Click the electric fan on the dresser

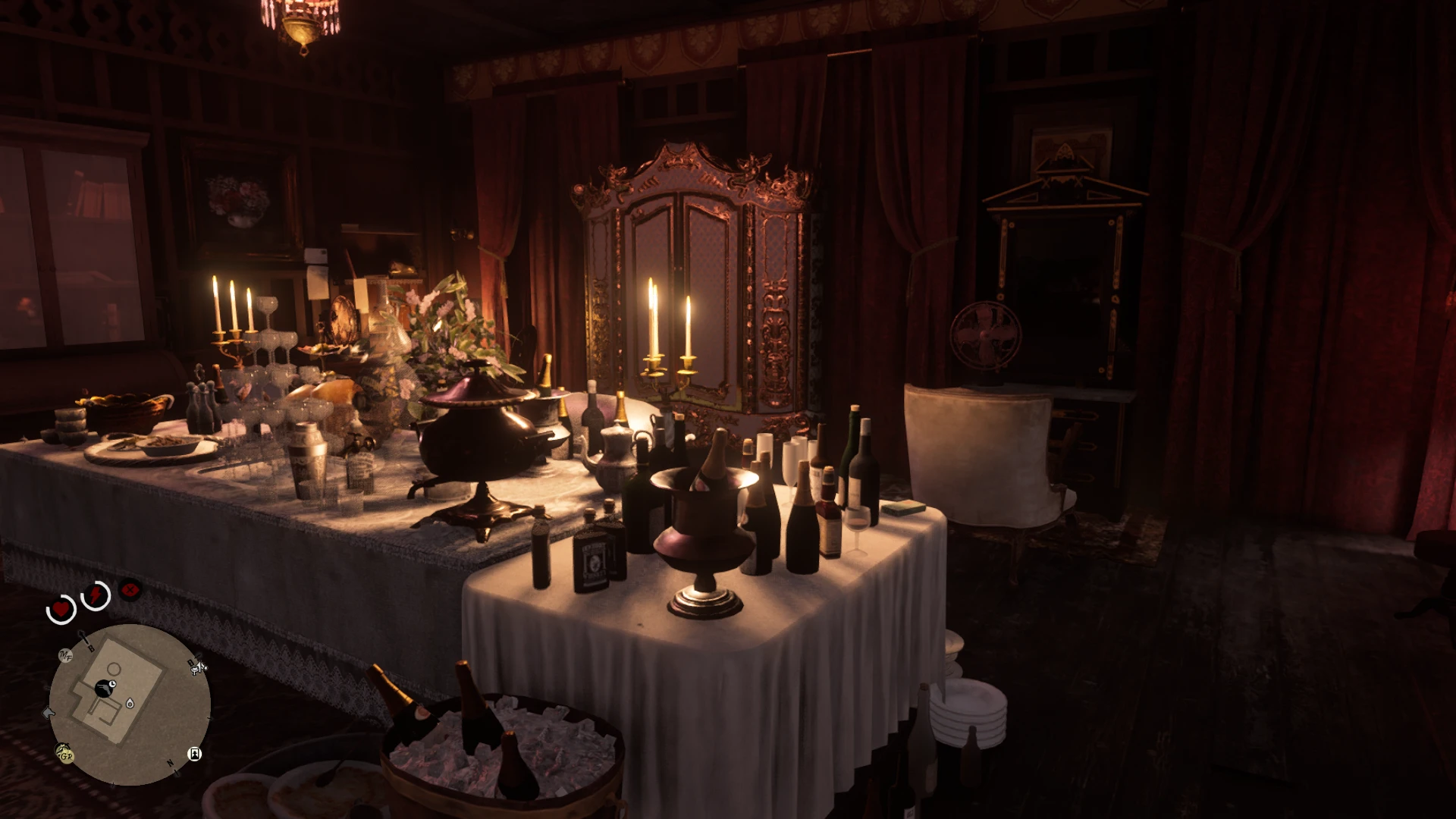[986, 334]
